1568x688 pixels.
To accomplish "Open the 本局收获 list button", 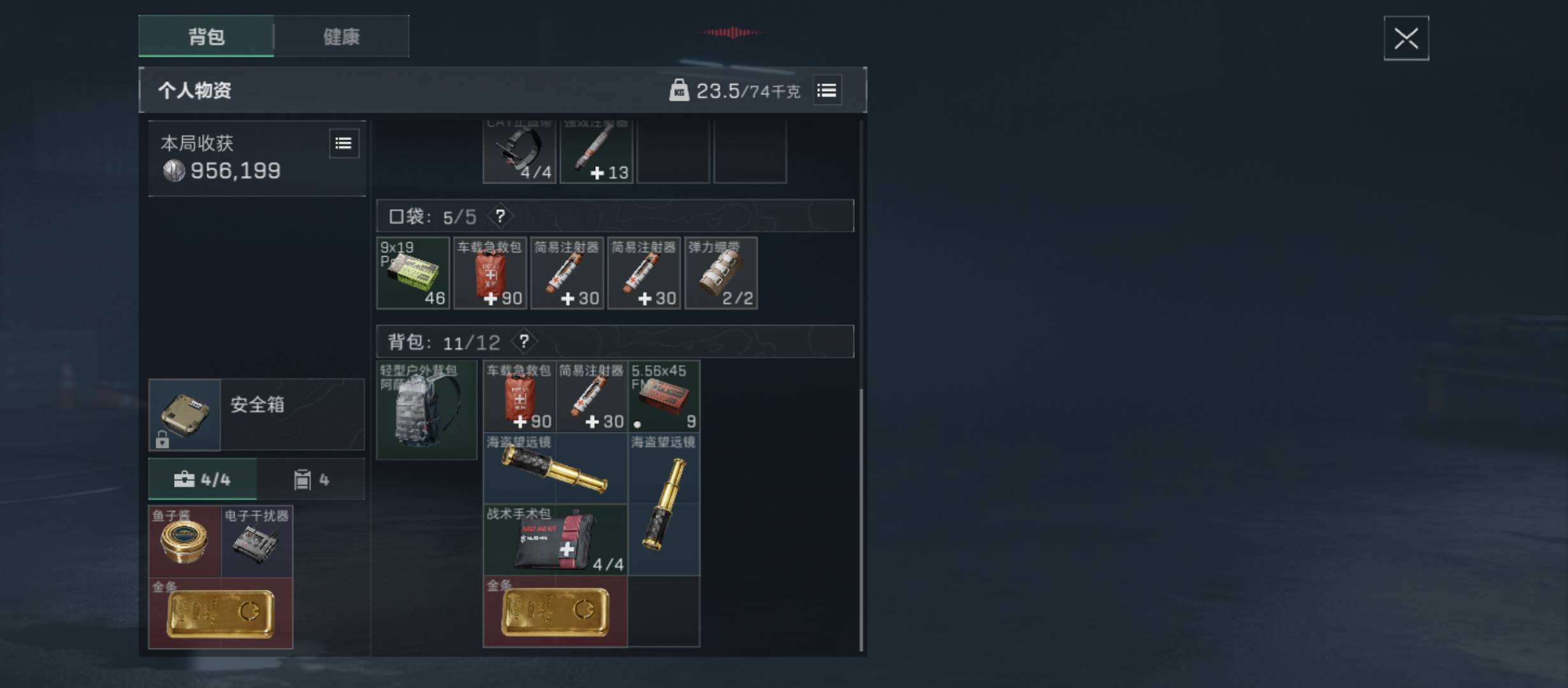I will pos(344,143).
